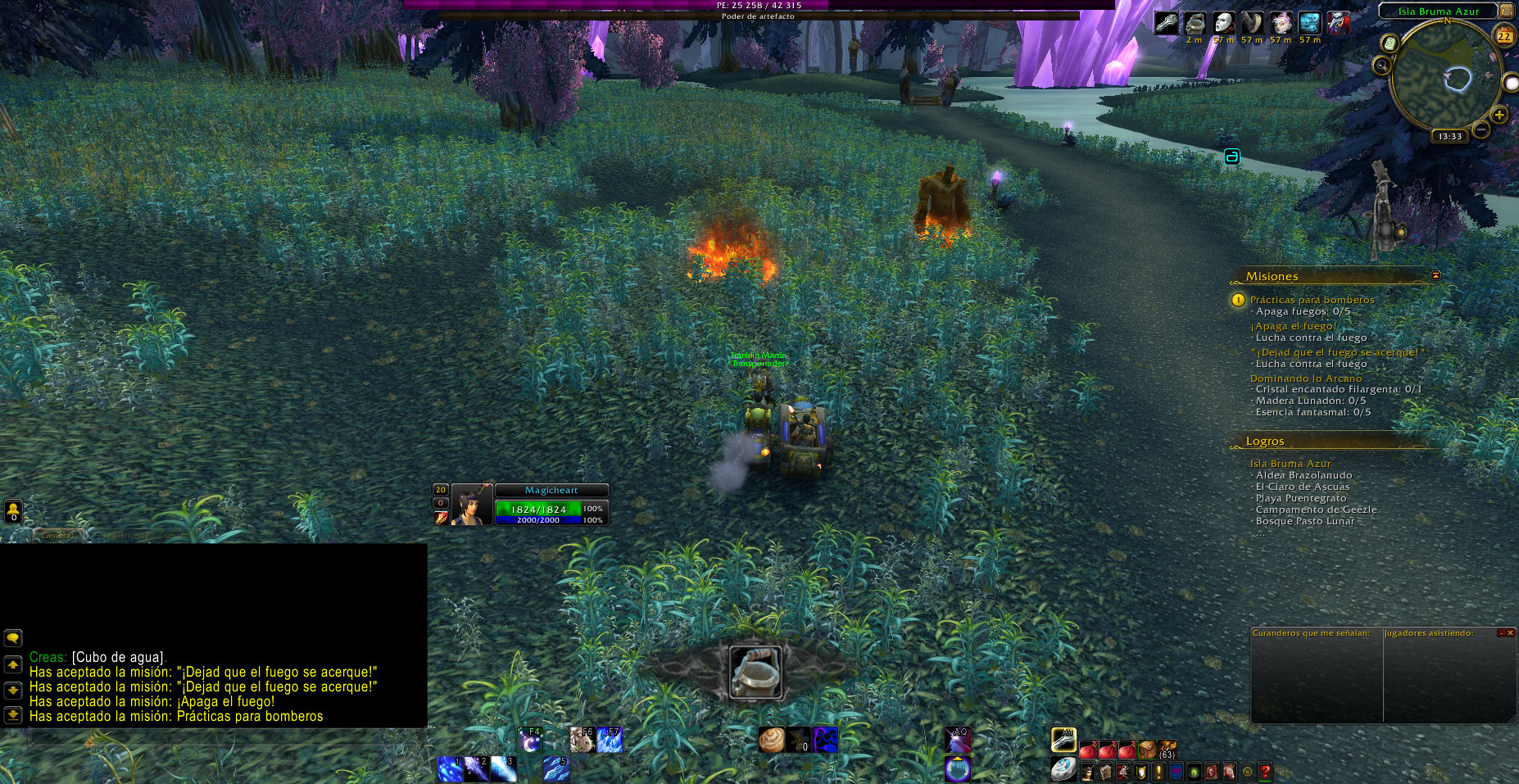Zoom out the minimap with the minus button
The width and height of the screenshot is (1519, 784).
coord(1481,129)
